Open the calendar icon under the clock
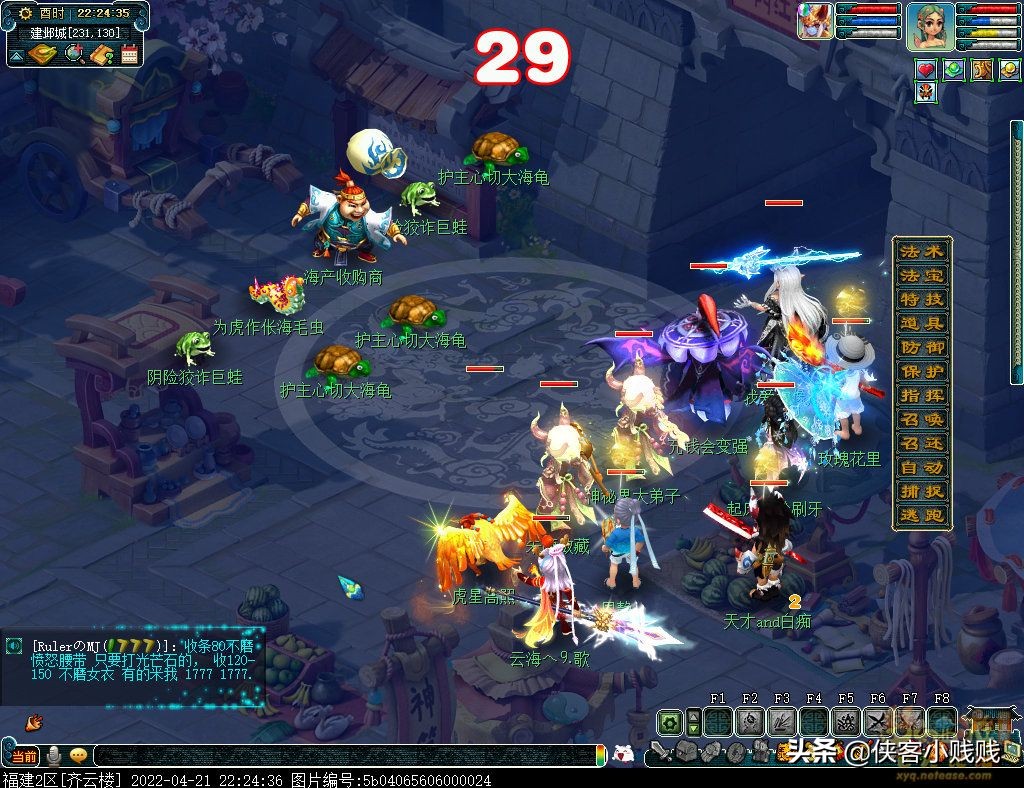1024x788 pixels. (129, 54)
